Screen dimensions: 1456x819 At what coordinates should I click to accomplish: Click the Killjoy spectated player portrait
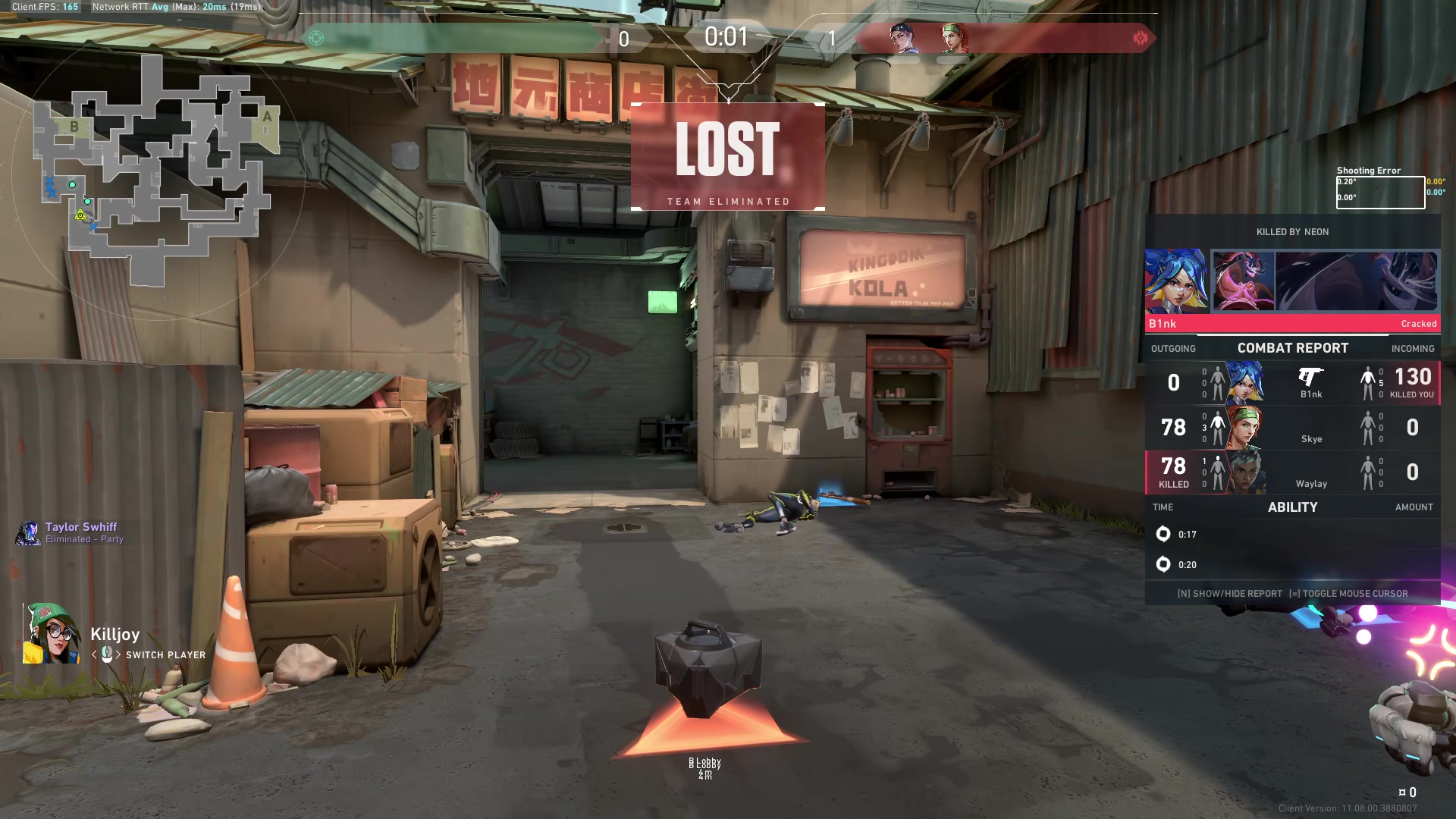(51, 634)
